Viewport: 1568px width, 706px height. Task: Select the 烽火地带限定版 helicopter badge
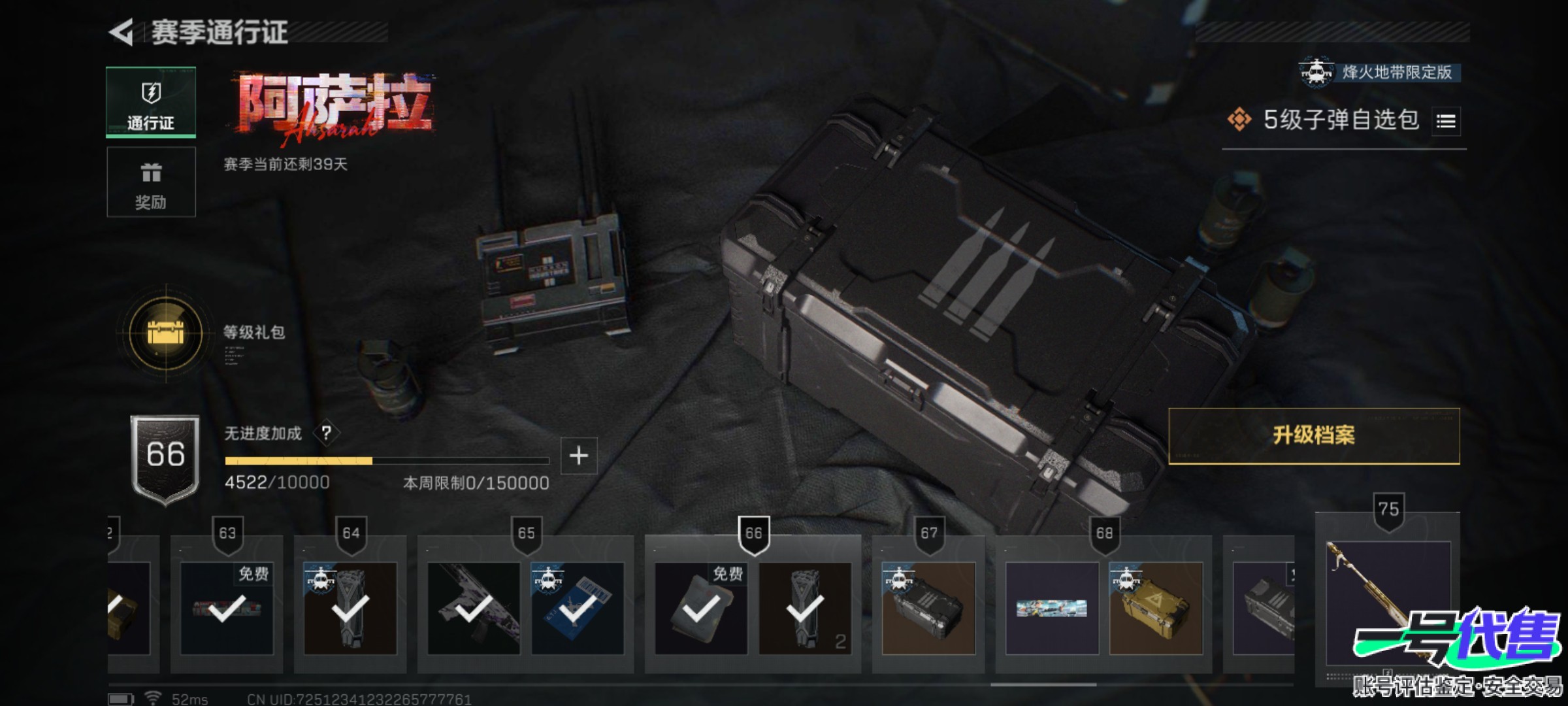(1316, 72)
